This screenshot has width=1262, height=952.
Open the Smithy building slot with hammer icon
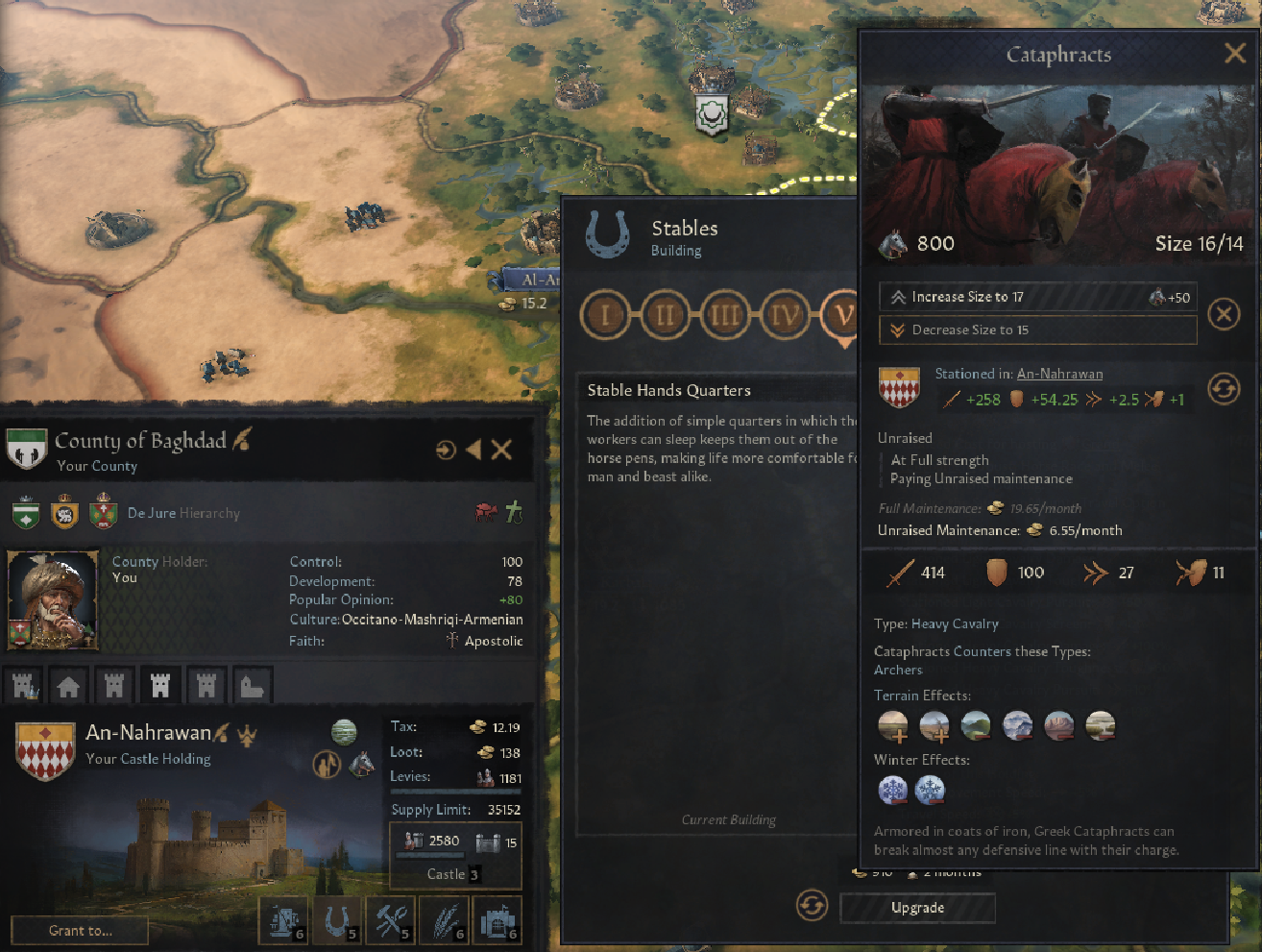click(x=391, y=919)
